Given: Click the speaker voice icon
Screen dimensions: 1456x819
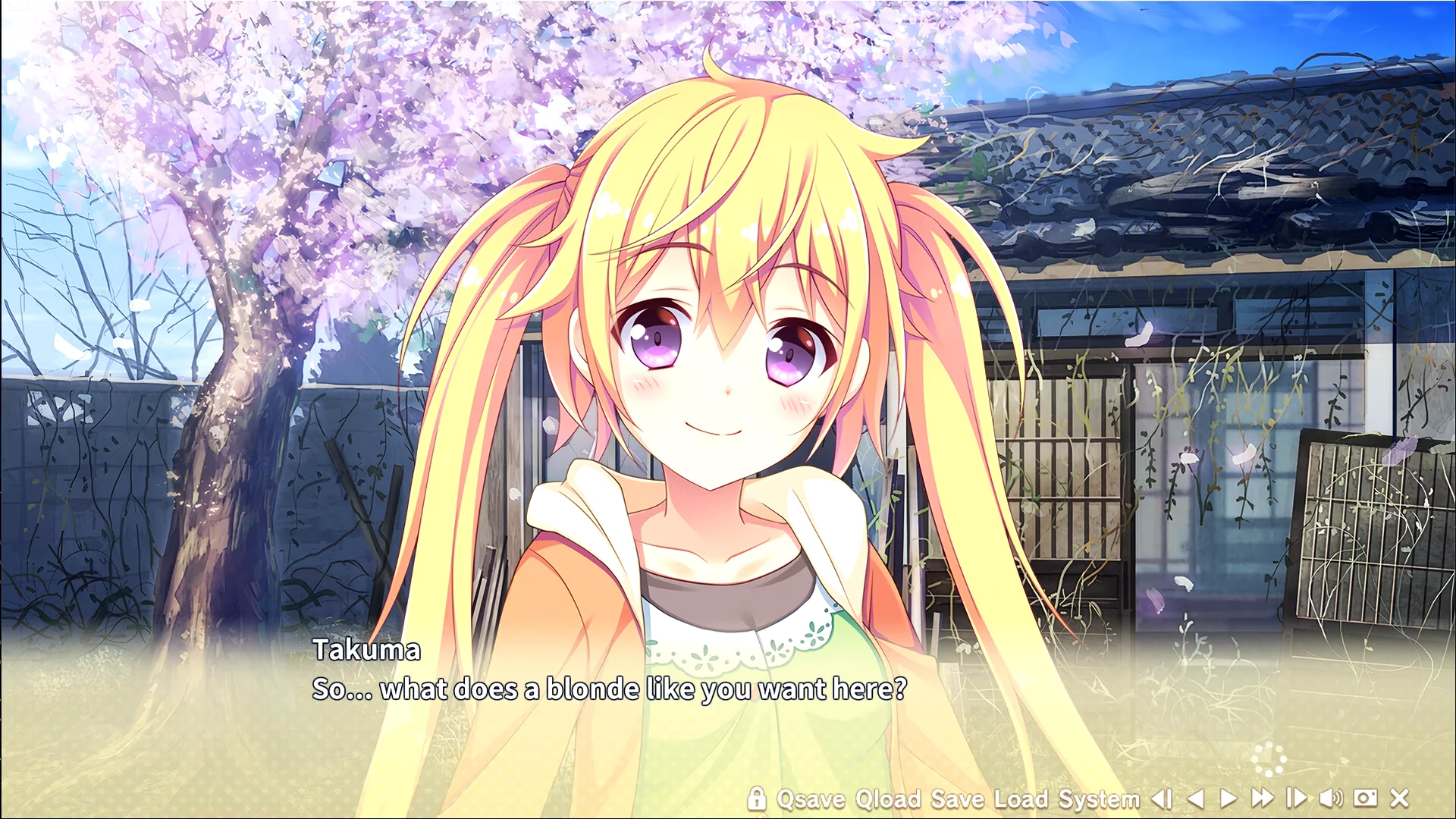Looking at the screenshot, I should pos(1331,799).
